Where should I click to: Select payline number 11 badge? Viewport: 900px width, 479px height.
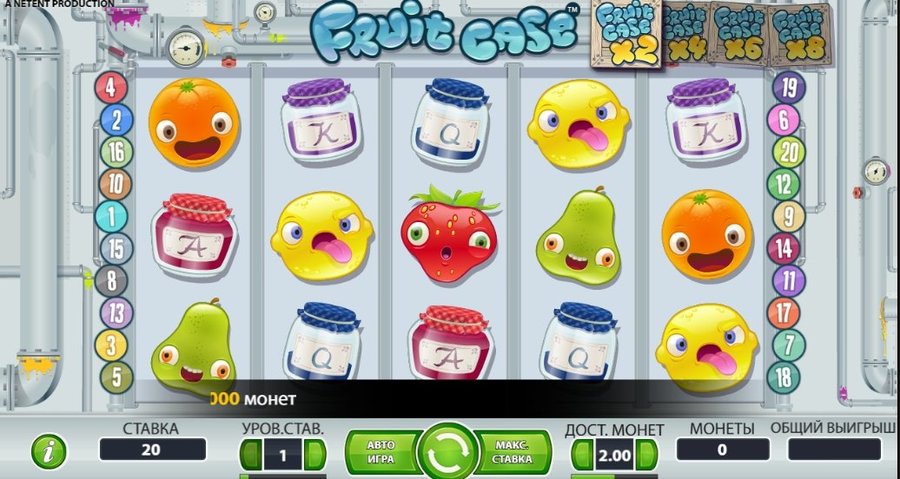[788, 281]
